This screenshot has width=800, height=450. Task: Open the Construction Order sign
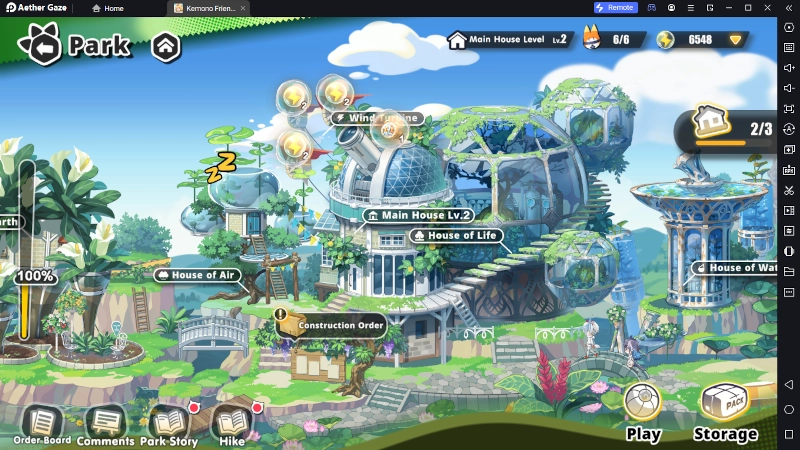[332, 325]
